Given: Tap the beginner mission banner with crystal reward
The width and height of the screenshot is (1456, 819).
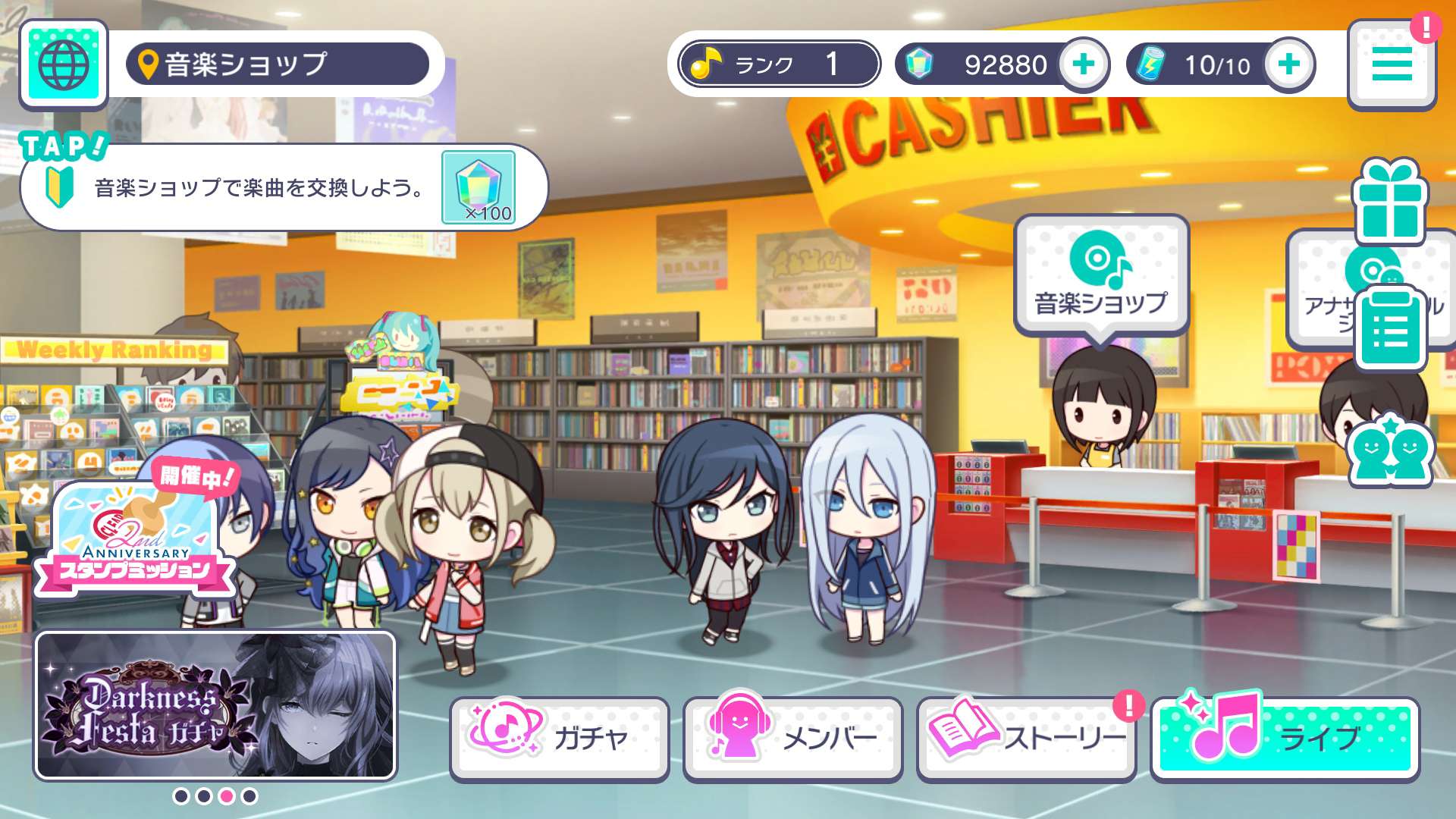Looking at the screenshot, I should (284, 187).
